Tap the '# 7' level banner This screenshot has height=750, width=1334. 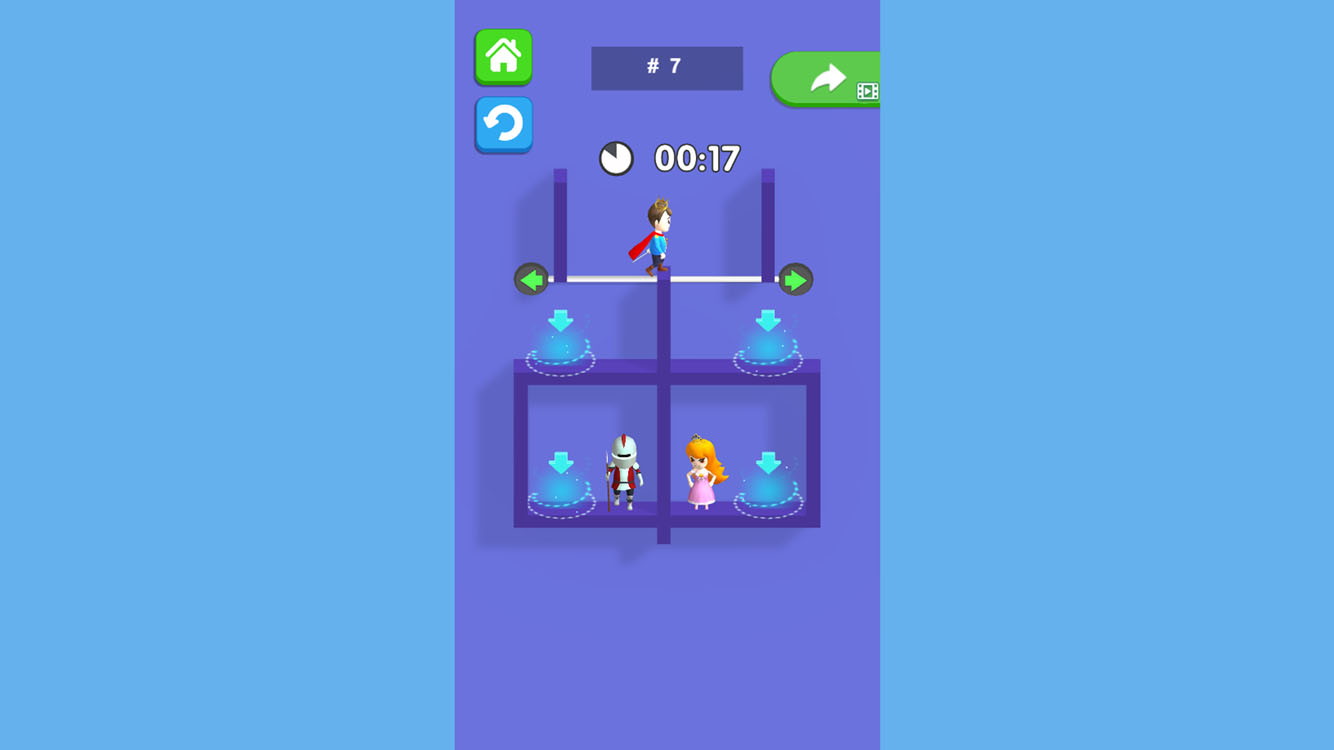point(666,68)
